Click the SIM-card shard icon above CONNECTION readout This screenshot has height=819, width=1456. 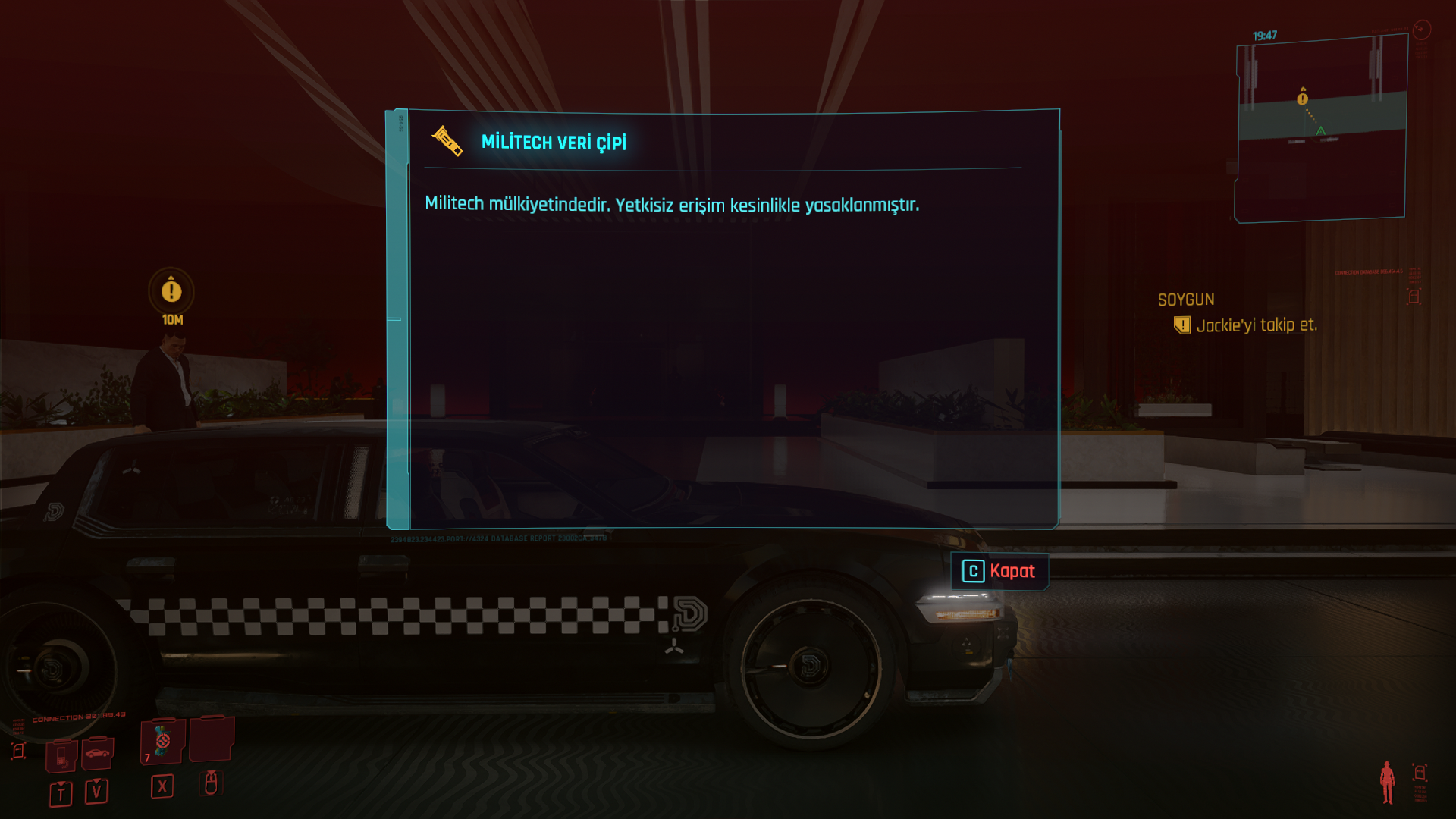(17, 749)
